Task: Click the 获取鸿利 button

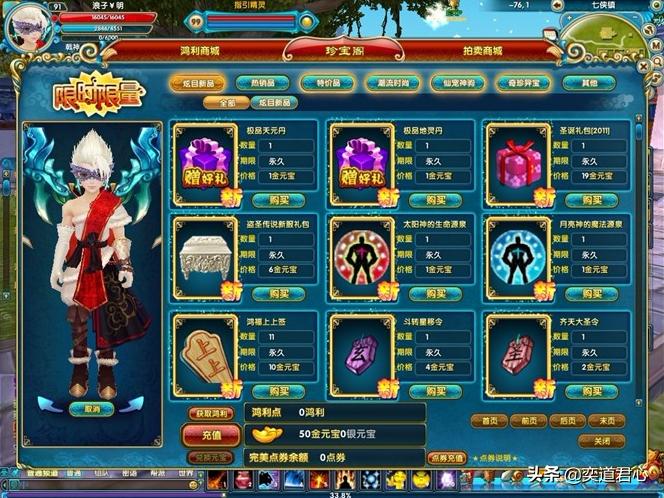Action: (210, 414)
